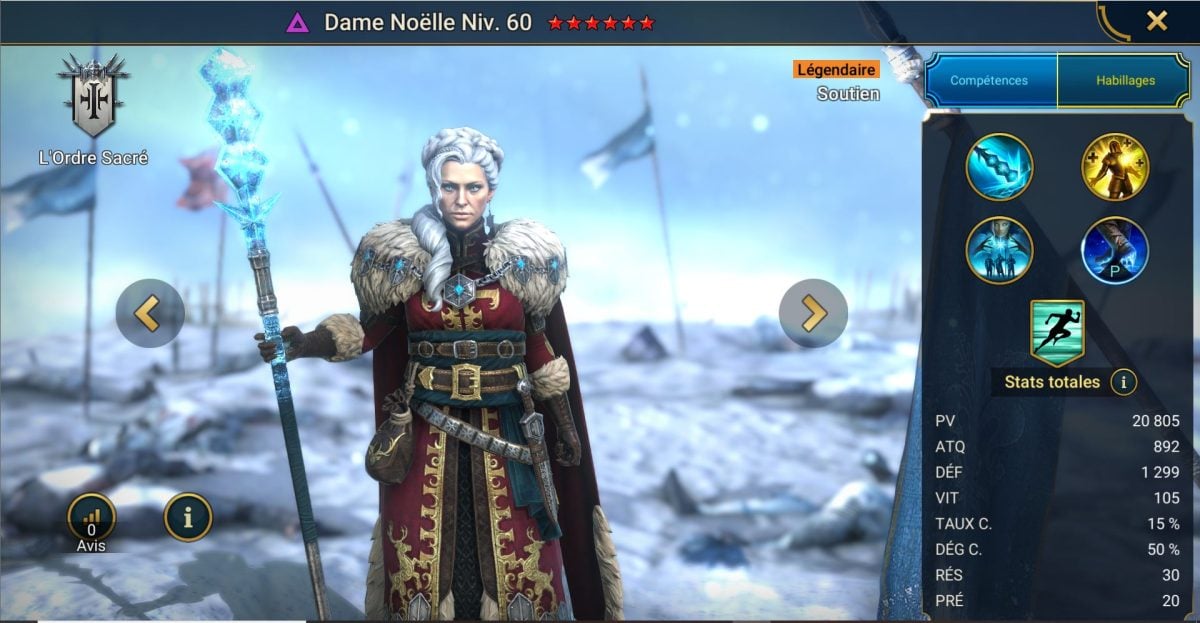Viewport: 1200px width, 623px height.
Task: Open the Habillages tab
Action: [x=1123, y=81]
